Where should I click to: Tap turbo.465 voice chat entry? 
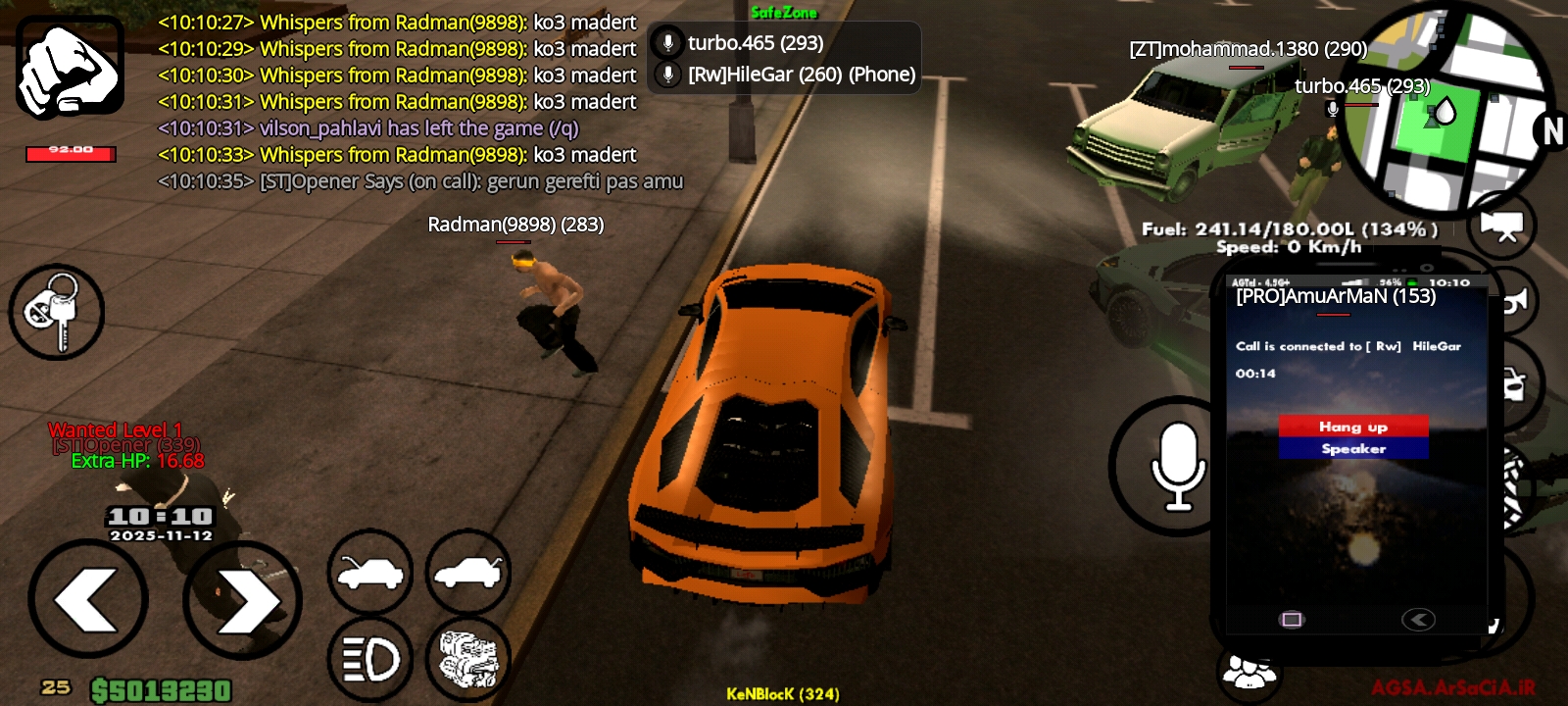[x=755, y=42]
